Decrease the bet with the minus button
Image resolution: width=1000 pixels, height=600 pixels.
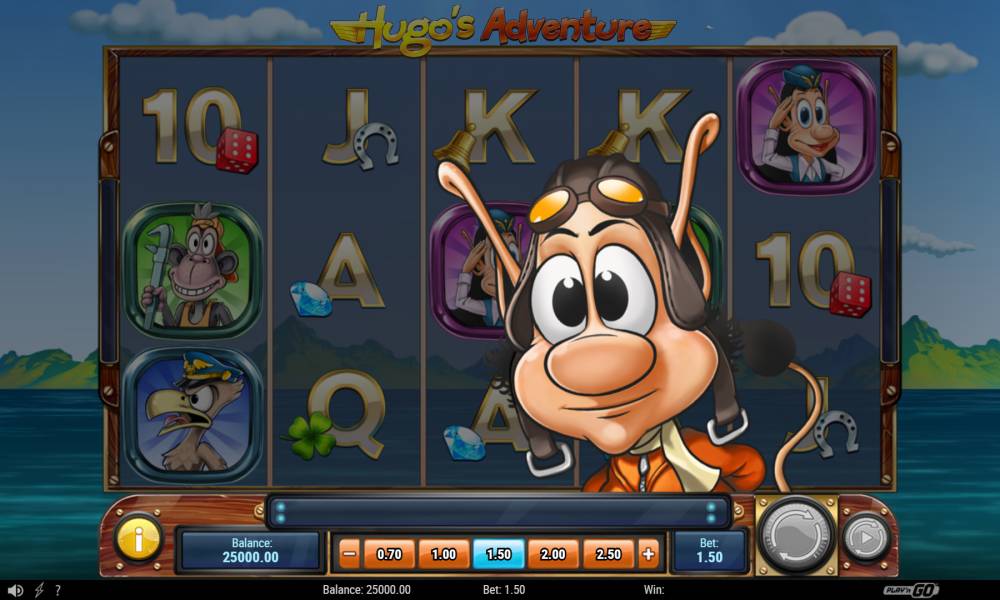coord(349,553)
